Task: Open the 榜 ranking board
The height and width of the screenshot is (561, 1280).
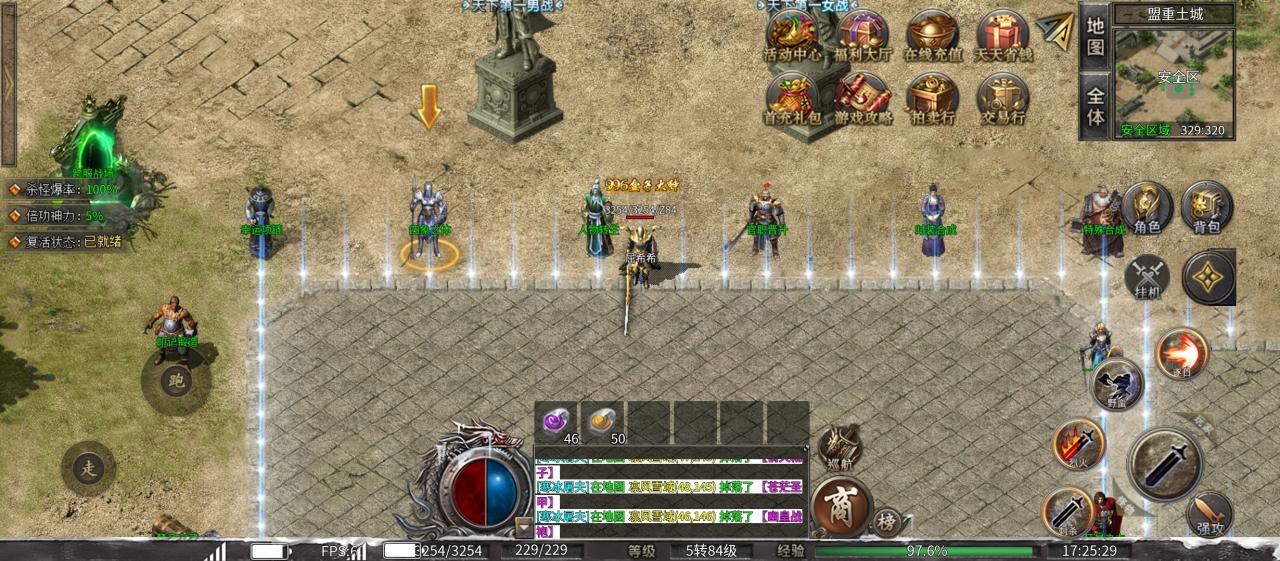Action: coord(886,521)
